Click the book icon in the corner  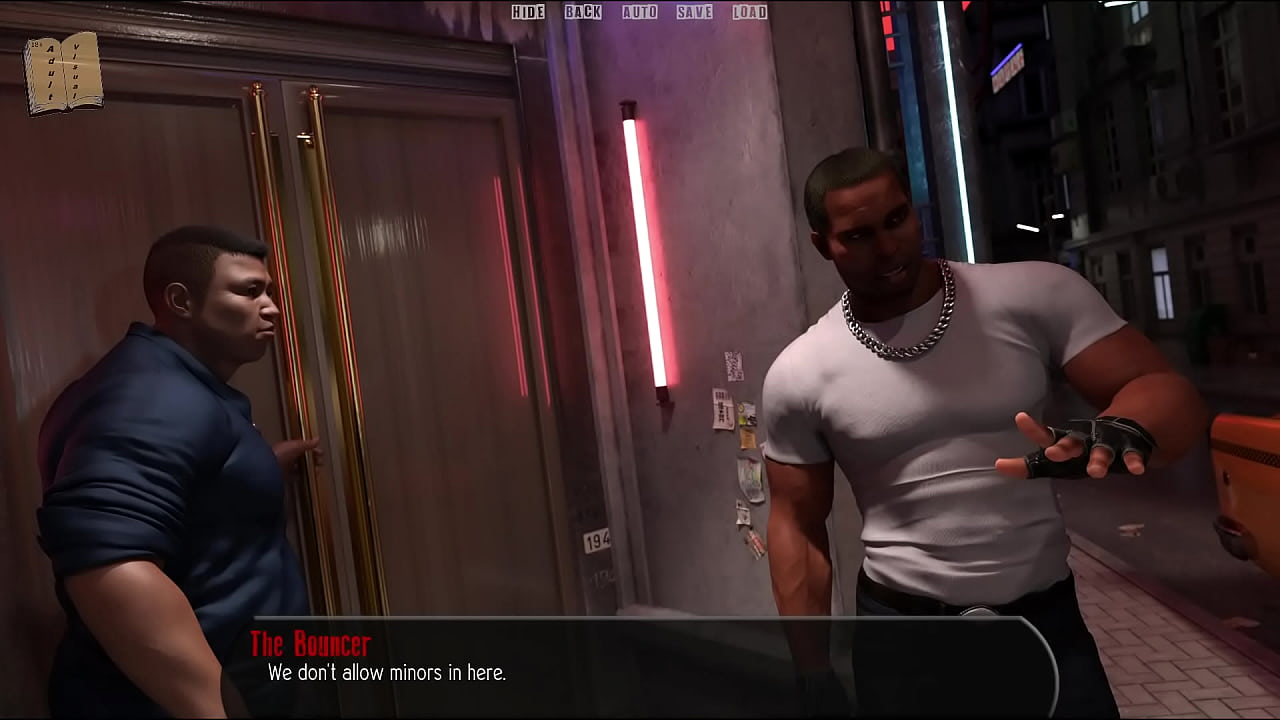[x=63, y=72]
